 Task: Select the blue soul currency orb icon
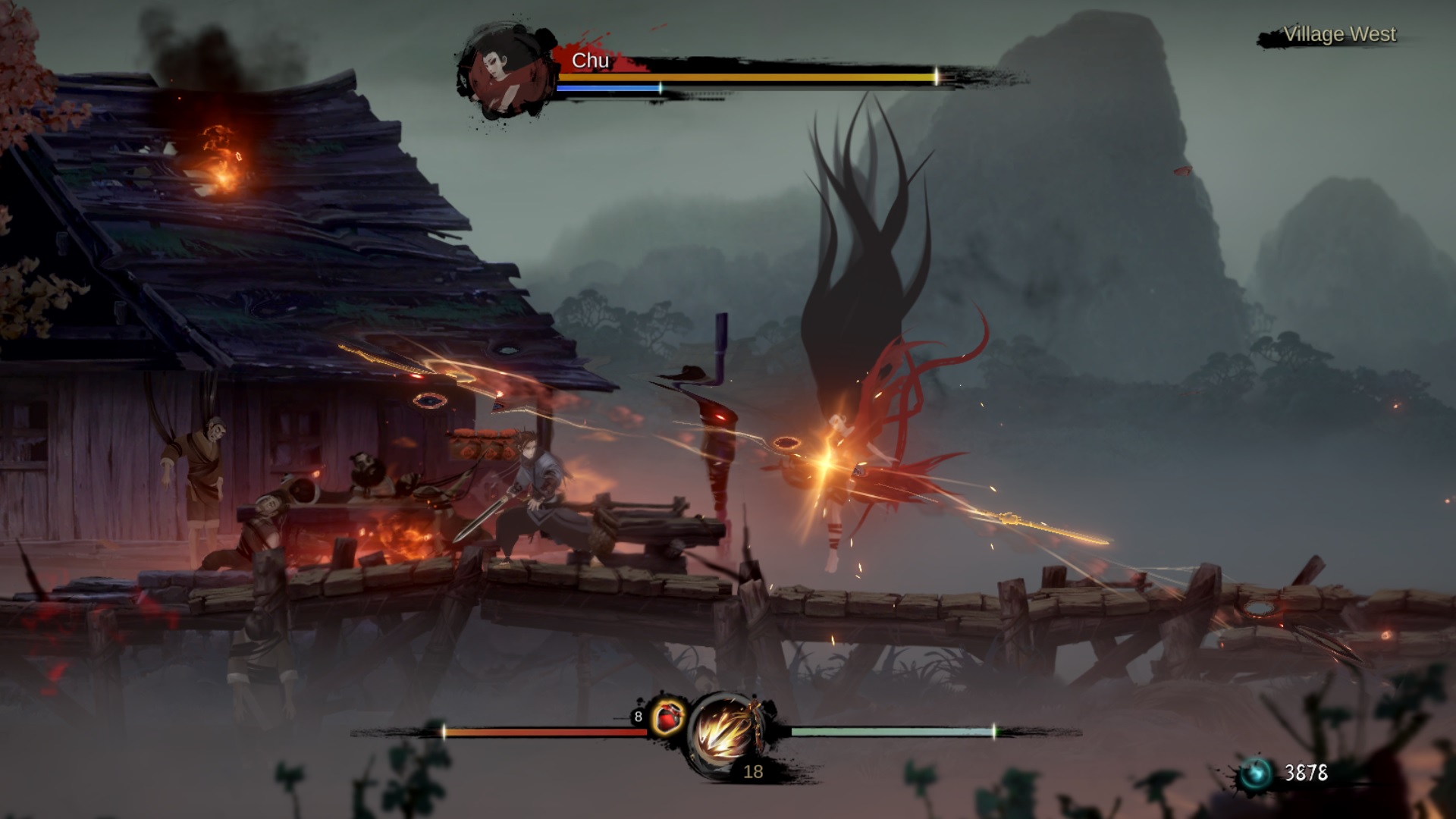(1255, 773)
